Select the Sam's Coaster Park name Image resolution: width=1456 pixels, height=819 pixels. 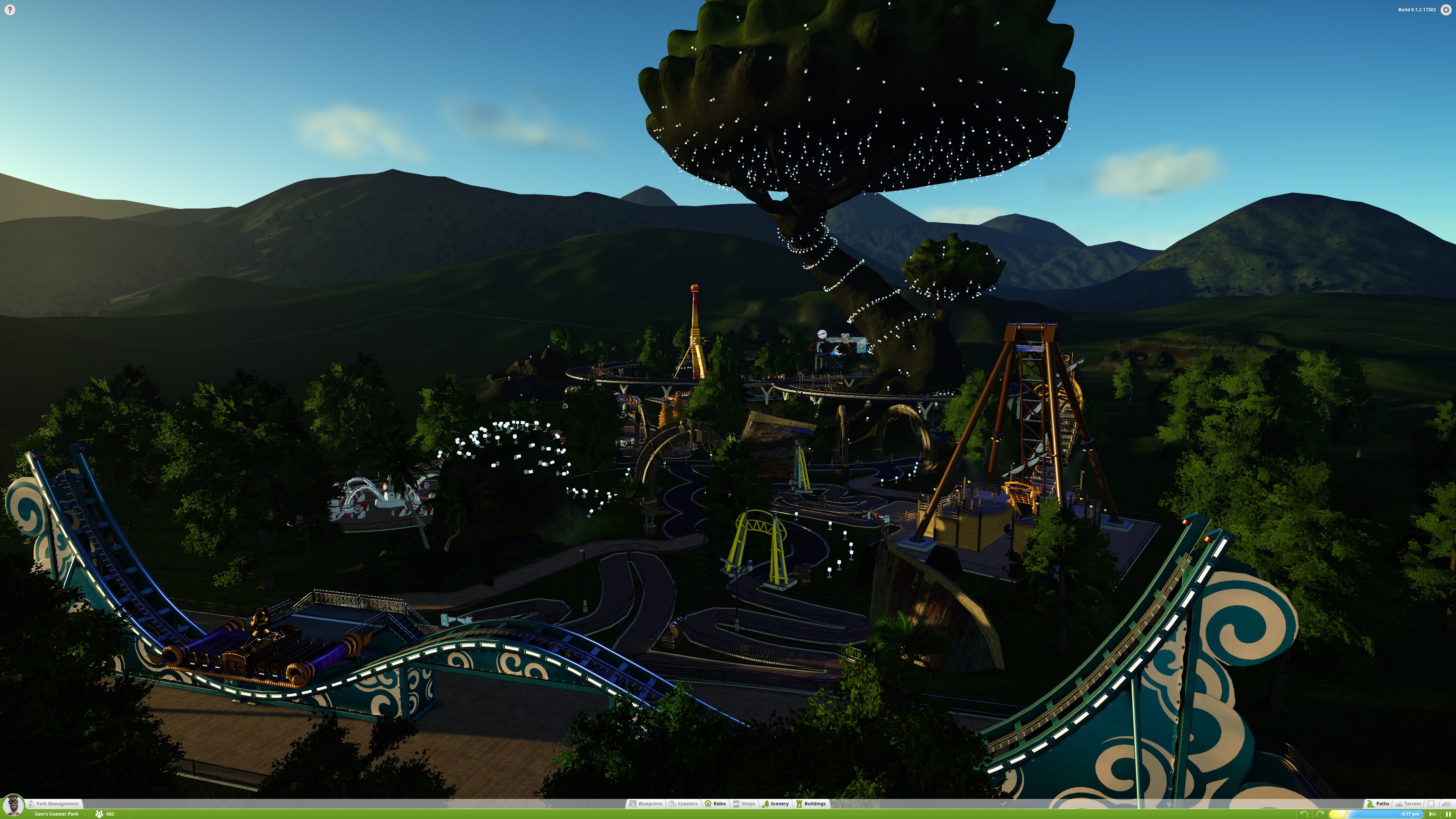coord(56,814)
